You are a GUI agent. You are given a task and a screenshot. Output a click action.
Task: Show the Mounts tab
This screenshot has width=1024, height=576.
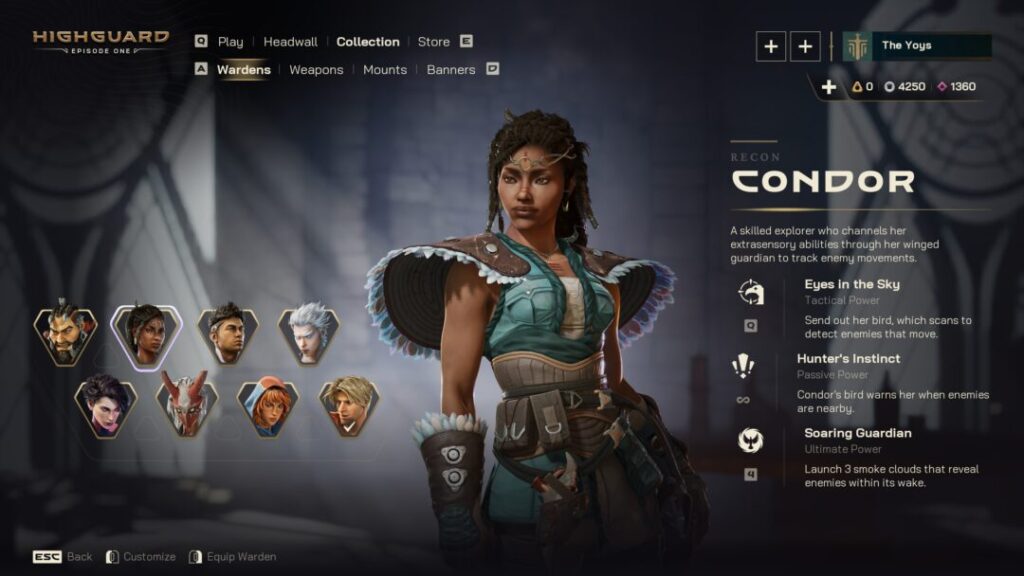(x=385, y=70)
